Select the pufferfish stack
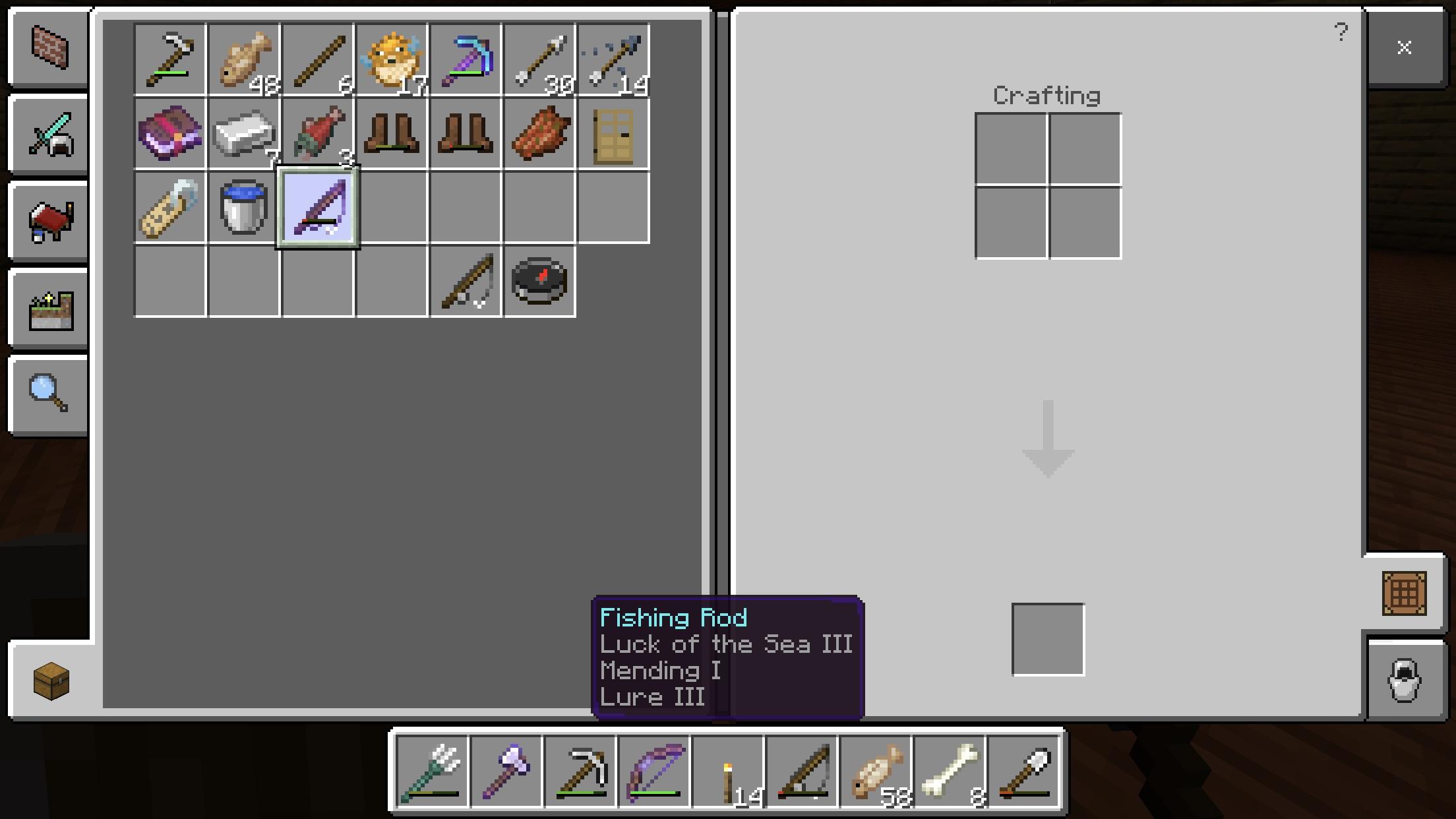This screenshot has width=1456, height=819. pyautogui.click(x=391, y=60)
